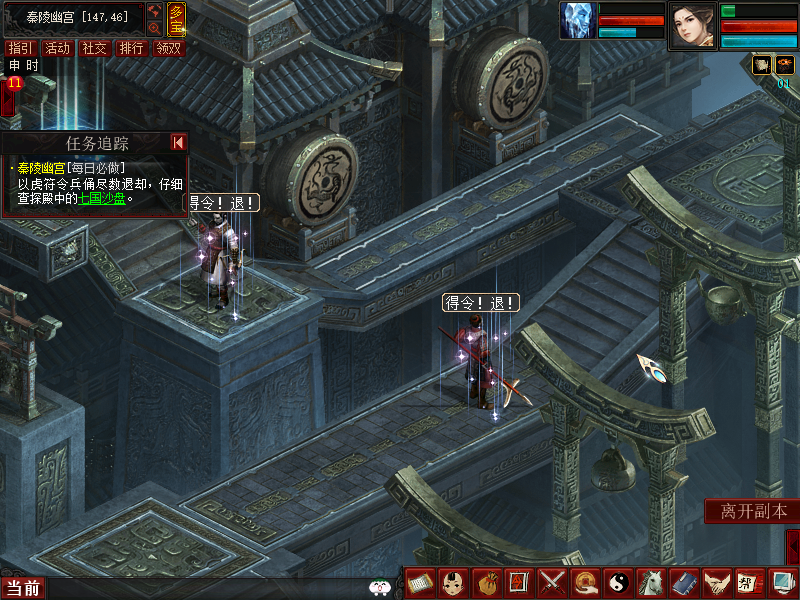The image size is (800, 600).
Task: Open the computer monitor system icon
Action: pos(781,582)
